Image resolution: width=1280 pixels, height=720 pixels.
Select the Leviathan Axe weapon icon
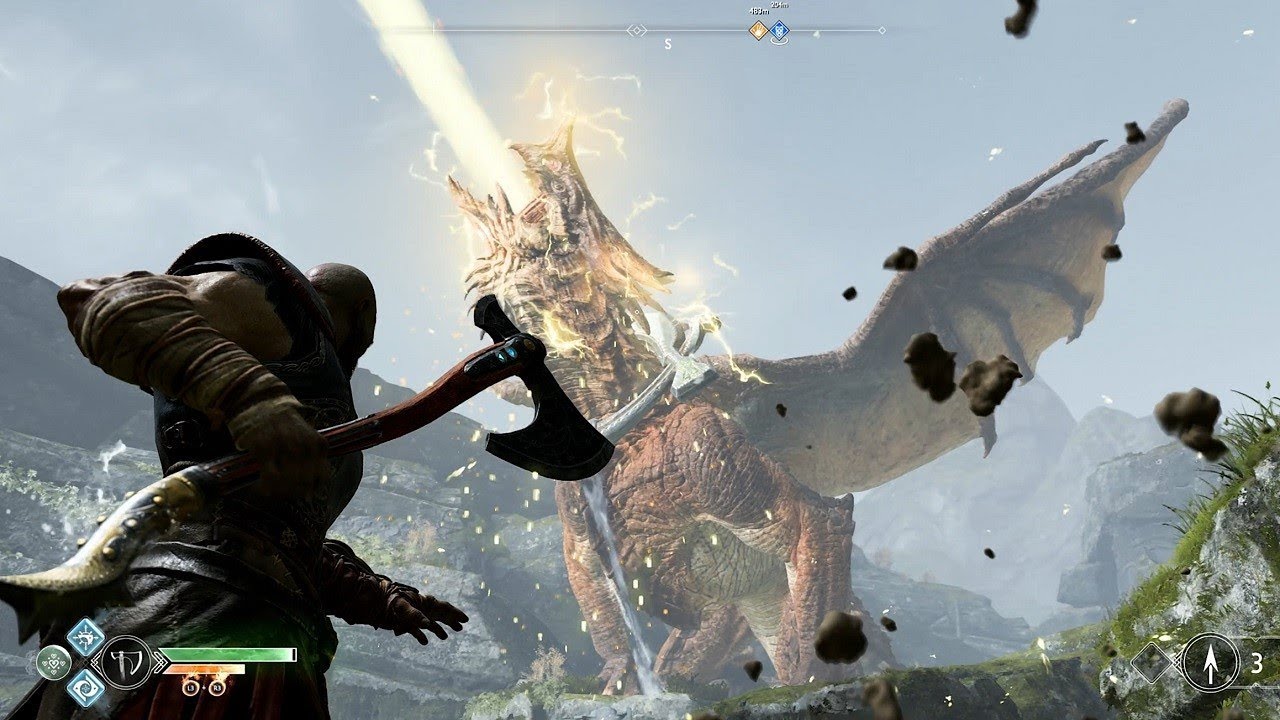pos(126,661)
